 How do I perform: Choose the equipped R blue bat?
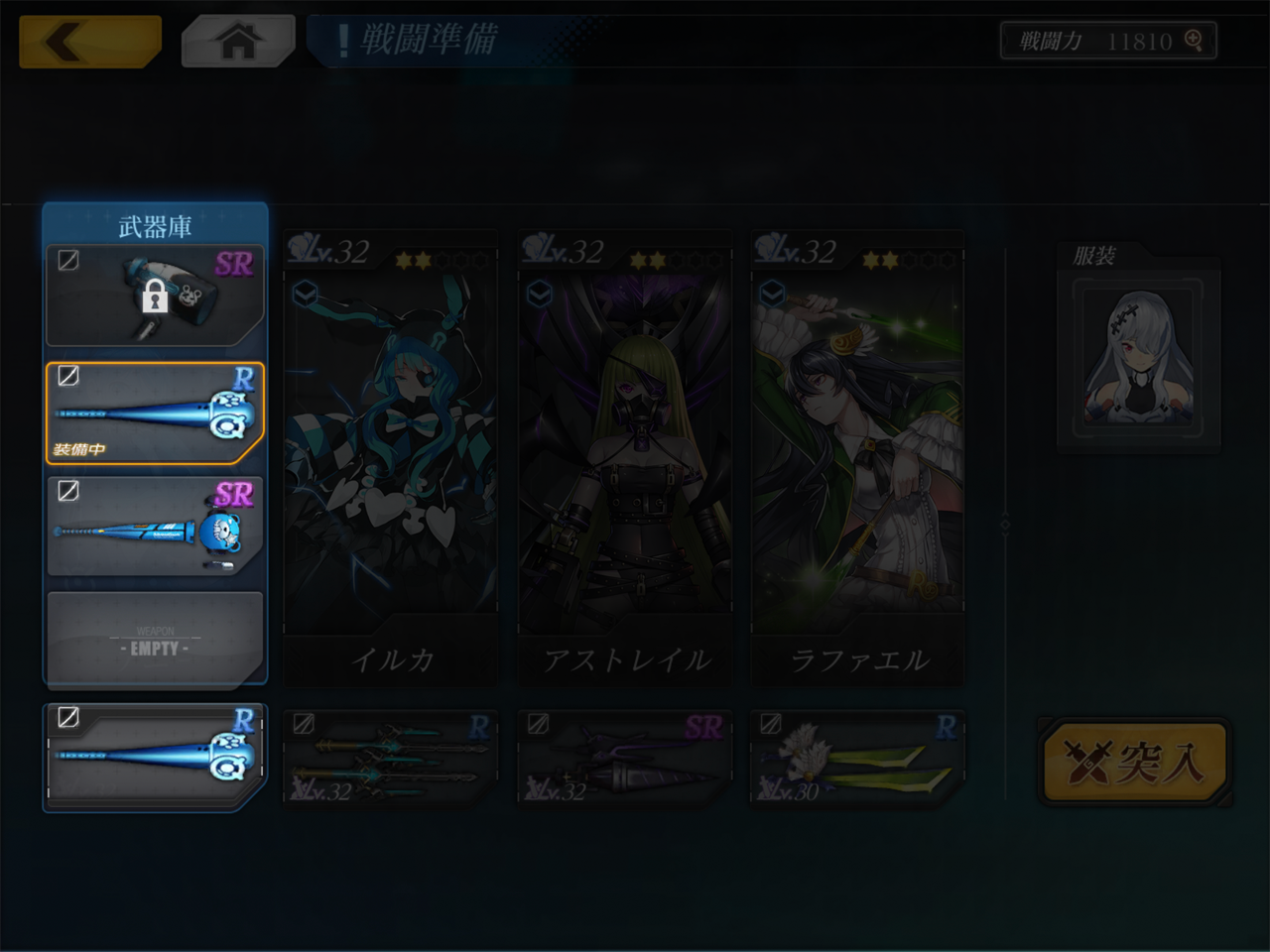point(155,413)
